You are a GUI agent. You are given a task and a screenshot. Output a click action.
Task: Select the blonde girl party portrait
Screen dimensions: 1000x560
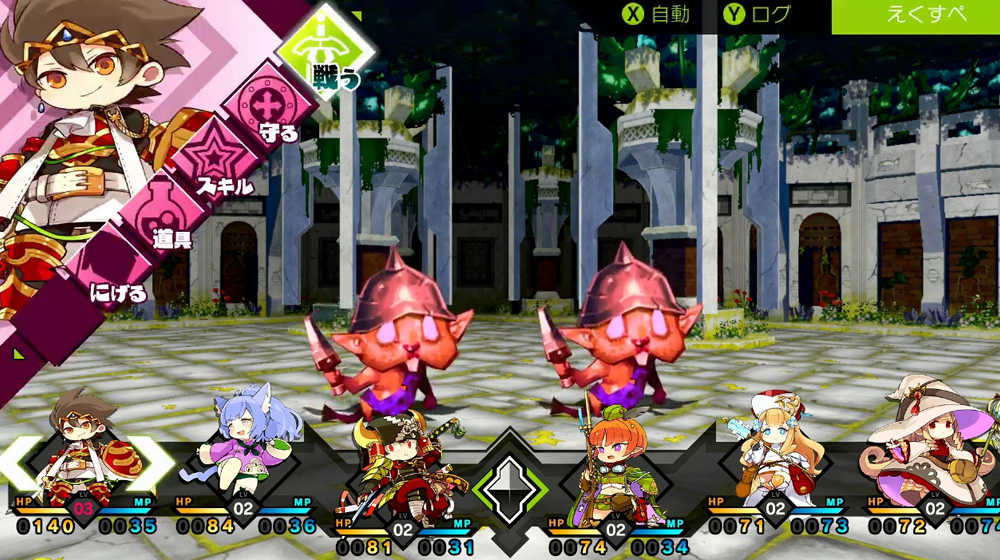coord(774,453)
